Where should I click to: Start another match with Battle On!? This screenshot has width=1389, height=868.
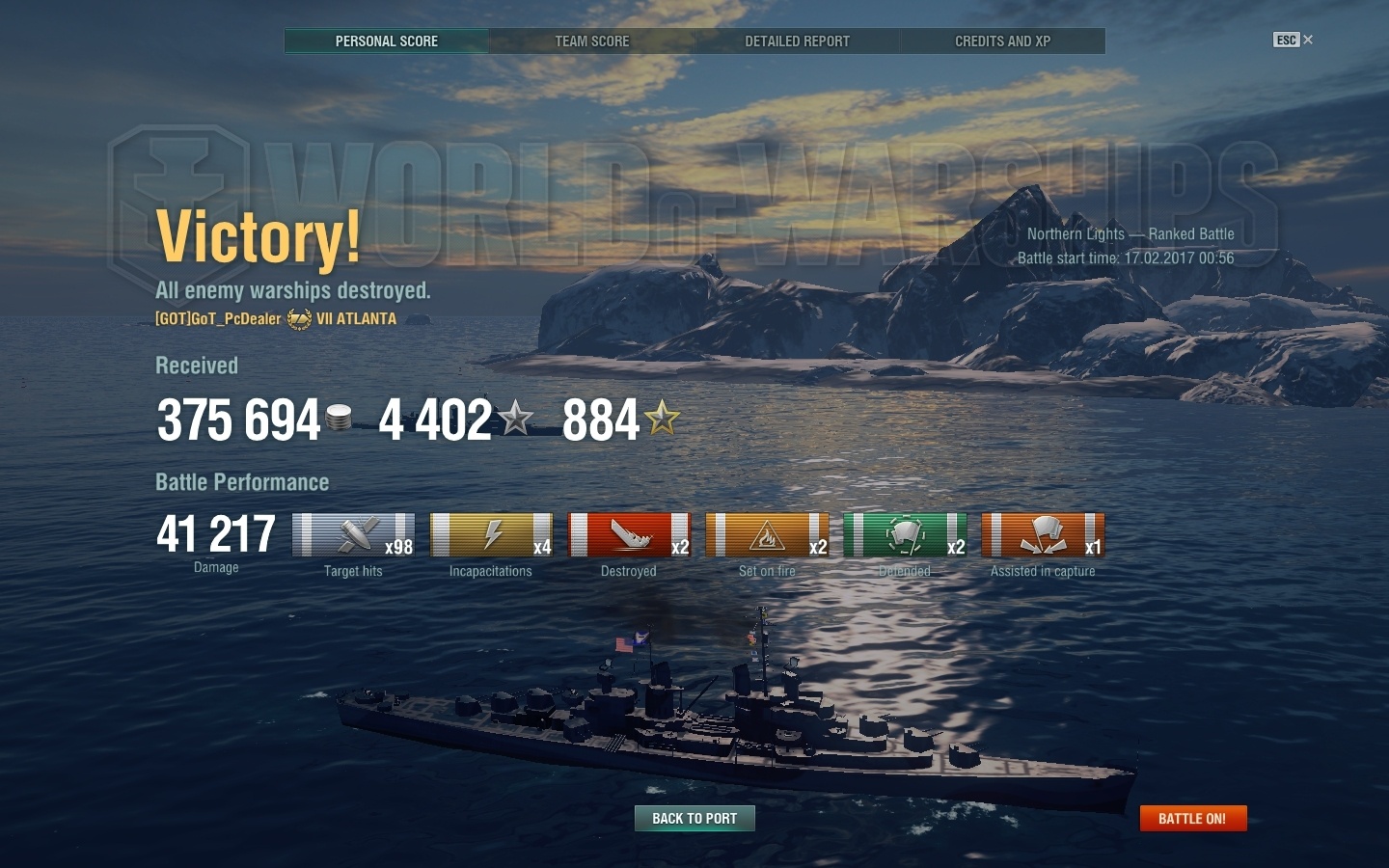coord(1192,818)
